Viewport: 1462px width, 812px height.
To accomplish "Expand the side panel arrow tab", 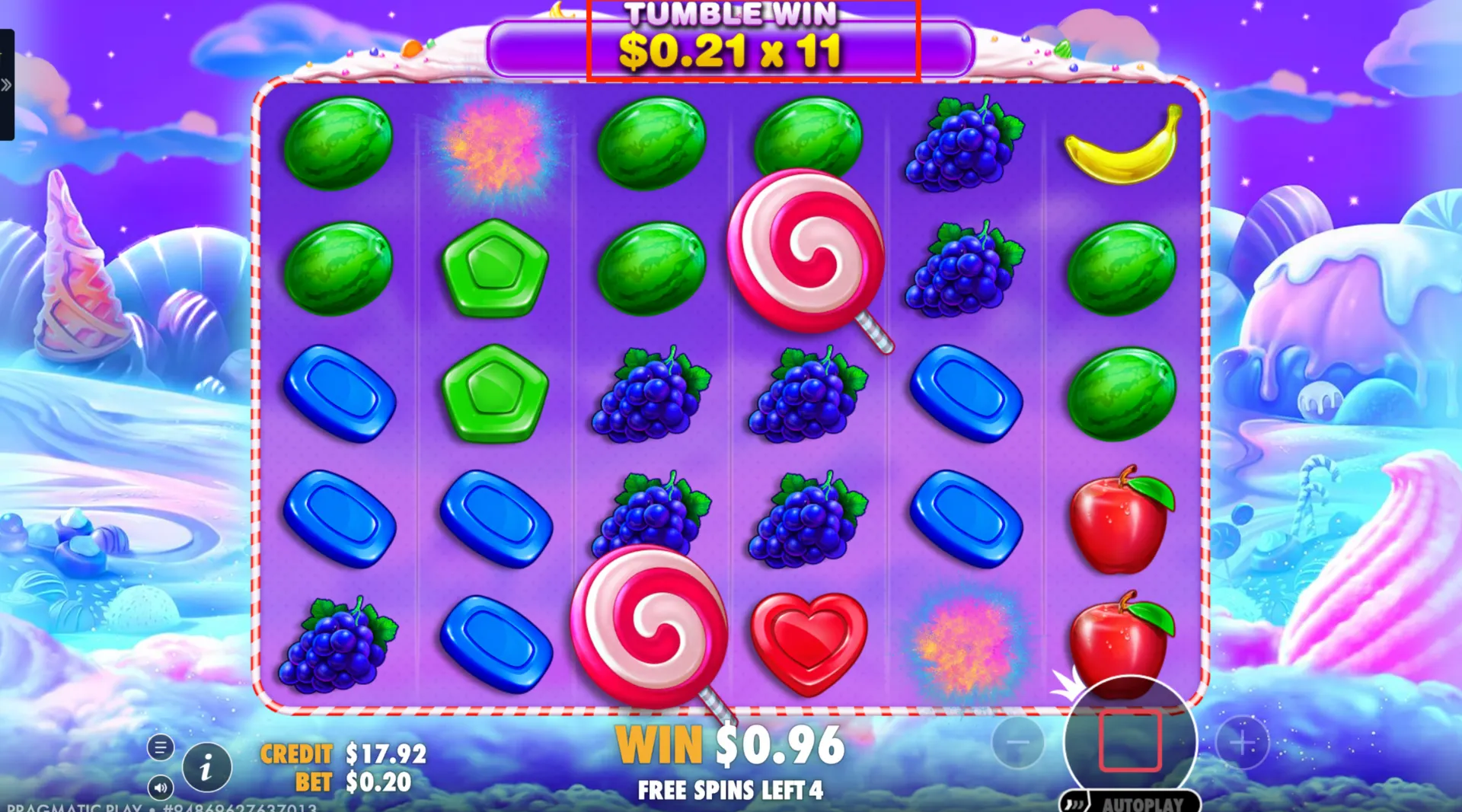I will coord(7,84).
